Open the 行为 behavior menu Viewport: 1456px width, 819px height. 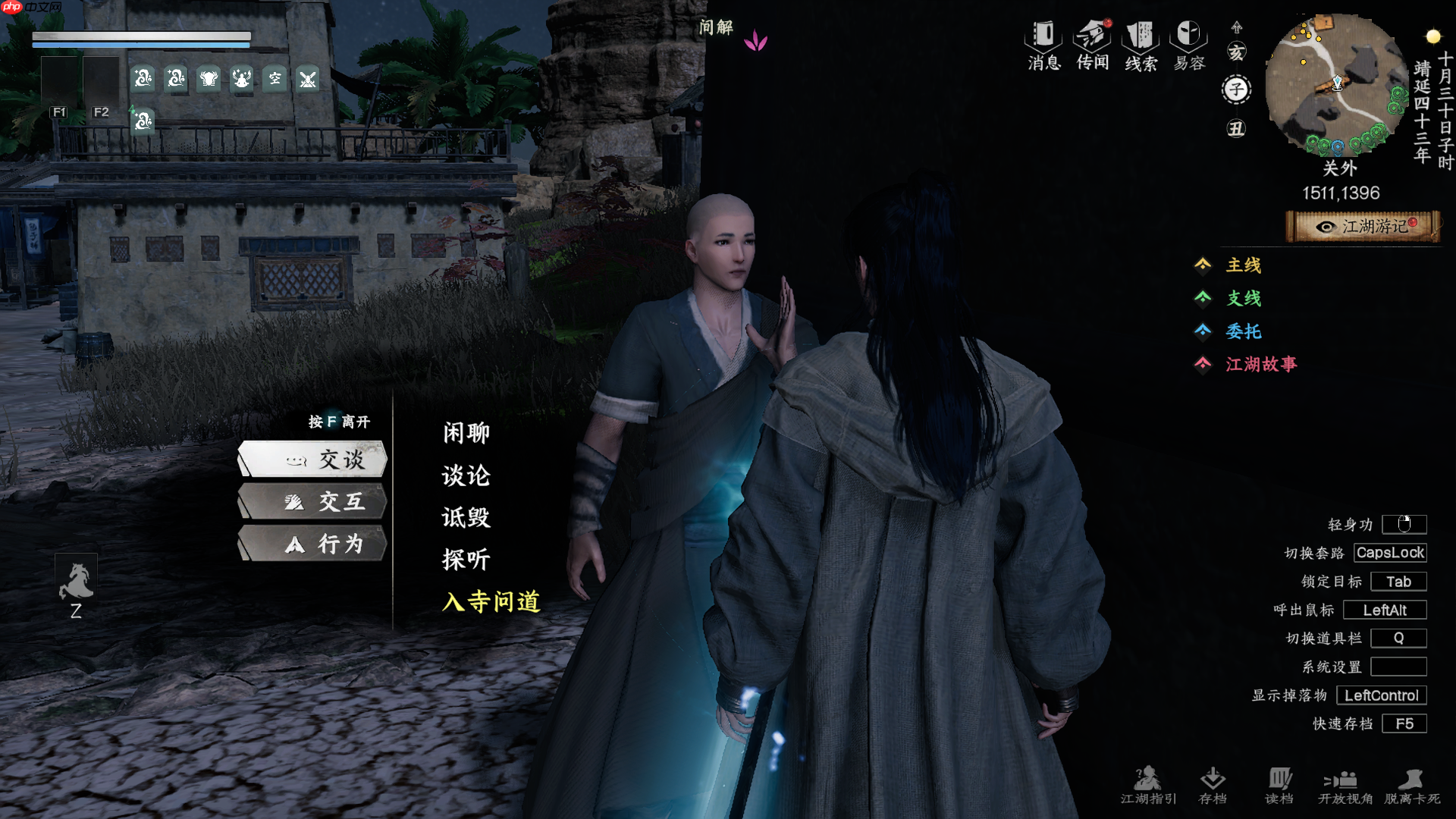(313, 544)
